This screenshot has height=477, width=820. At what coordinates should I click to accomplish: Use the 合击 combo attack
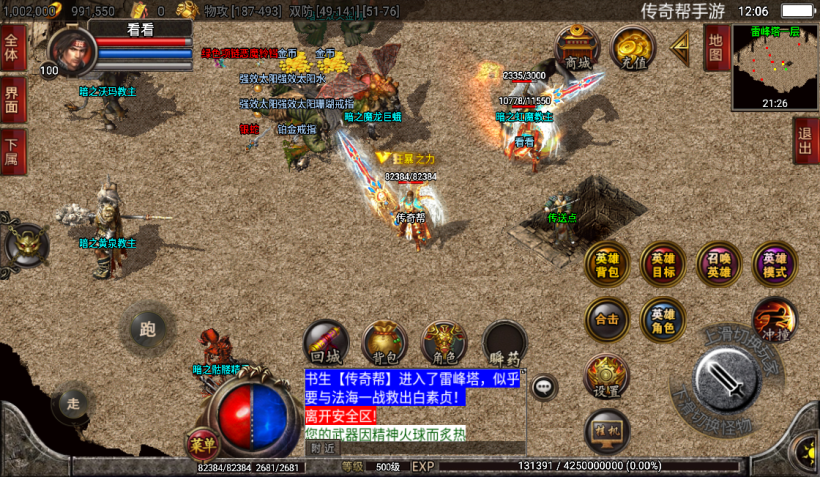(x=607, y=320)
